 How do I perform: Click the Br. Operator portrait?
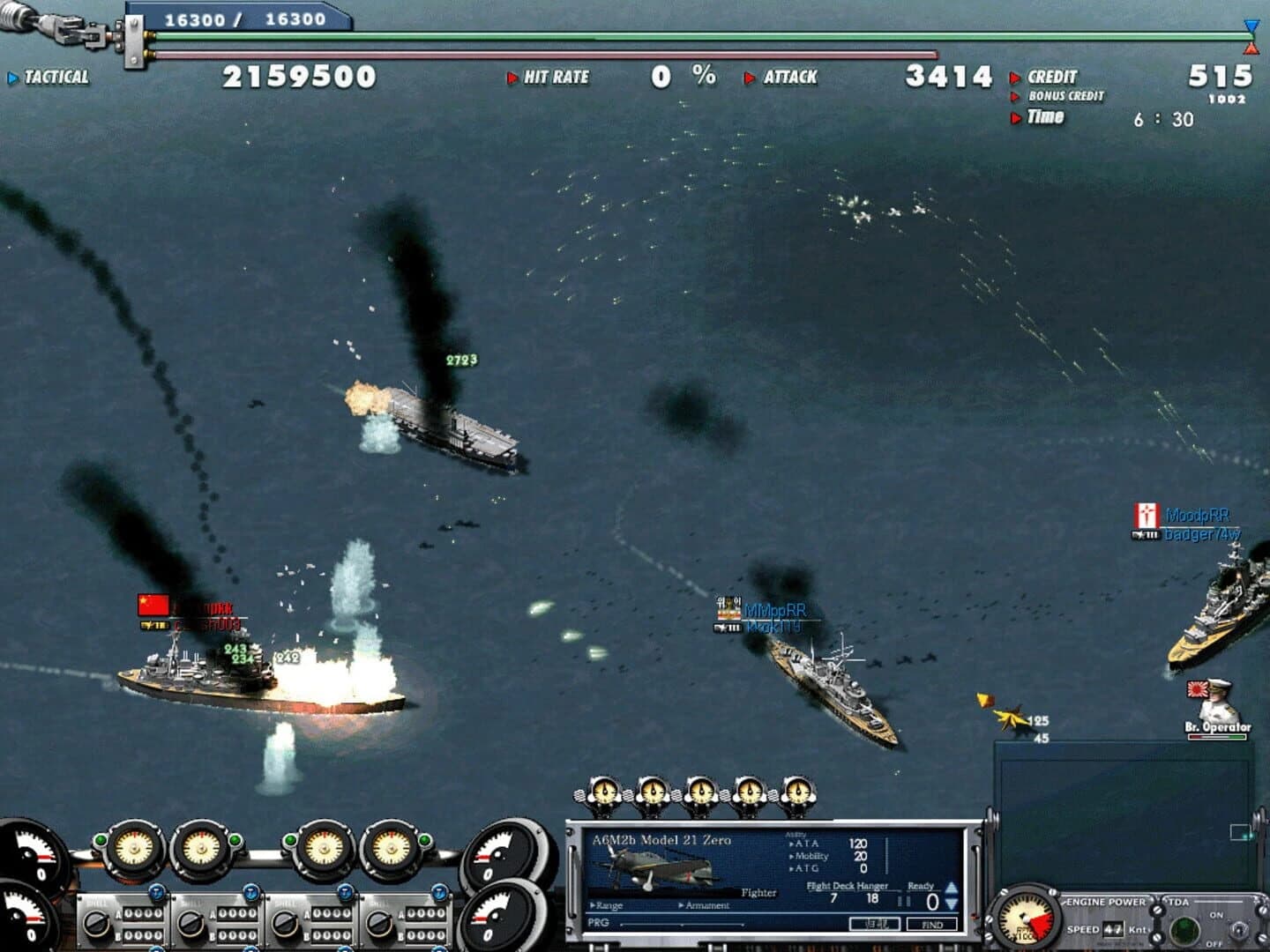click(x=1218, y=701)
